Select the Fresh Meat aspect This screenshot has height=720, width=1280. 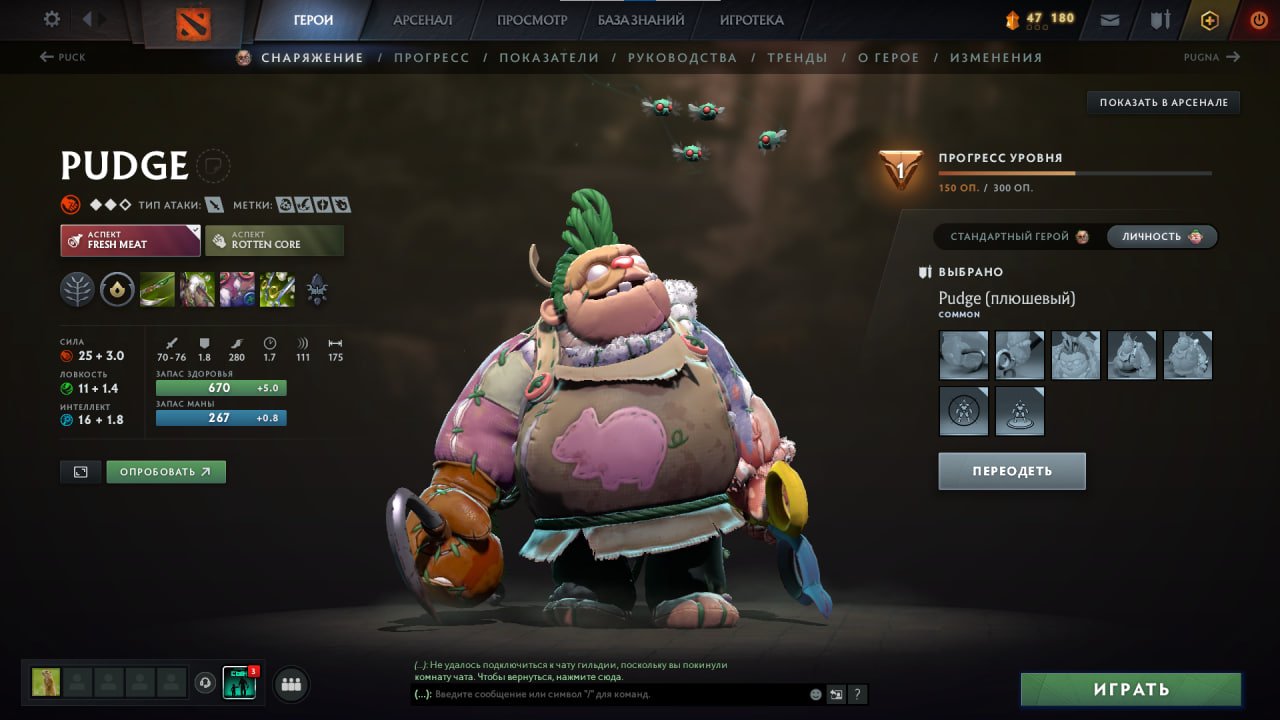click(x=130, y=240)
